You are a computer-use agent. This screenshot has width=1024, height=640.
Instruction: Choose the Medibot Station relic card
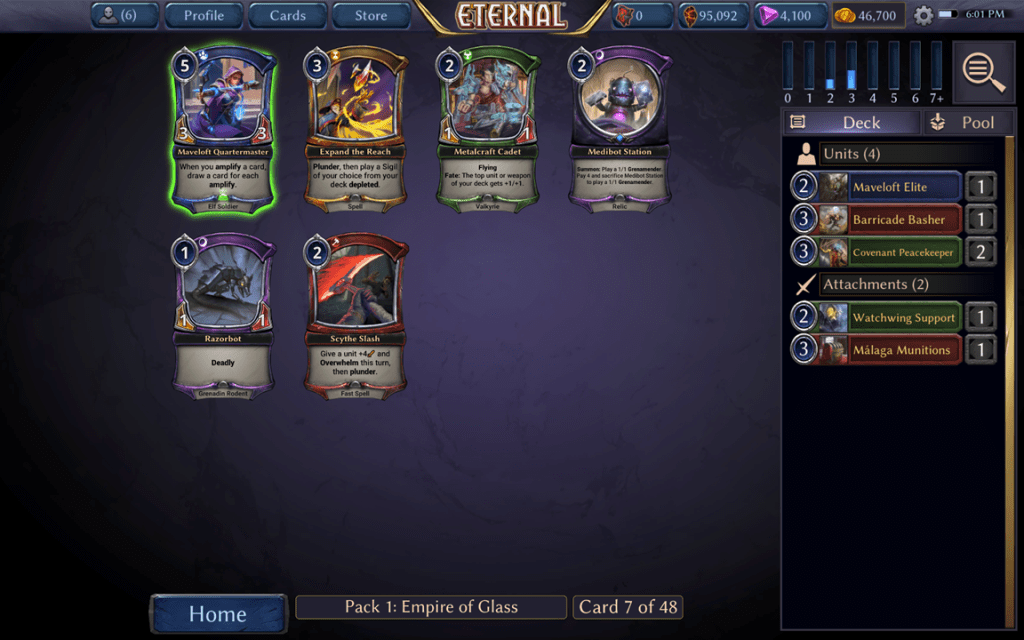tap(621, 130)
